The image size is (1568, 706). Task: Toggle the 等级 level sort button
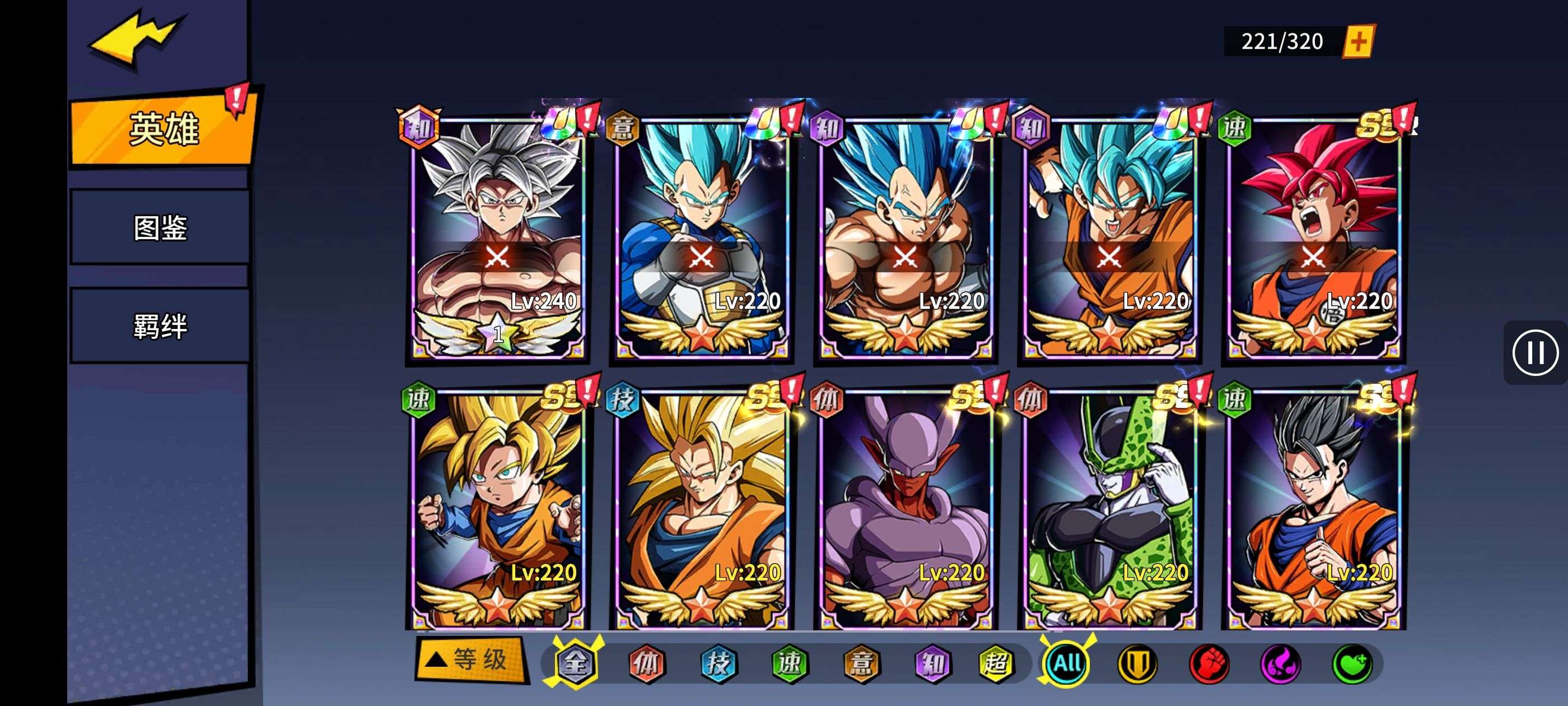(470, 659)
